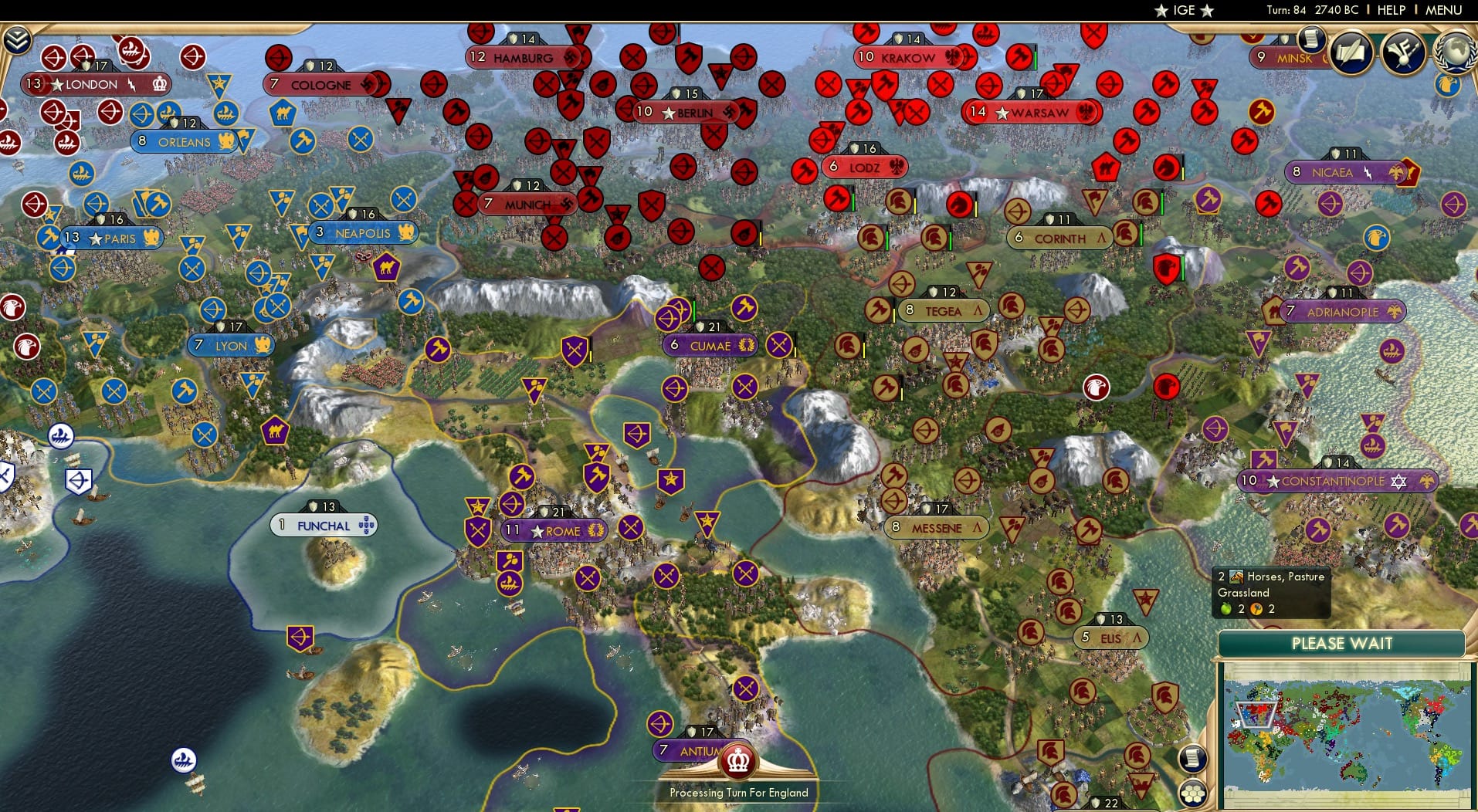
Task: Click the crown icon on Antium's banner
Action: [x=737, y=760]
